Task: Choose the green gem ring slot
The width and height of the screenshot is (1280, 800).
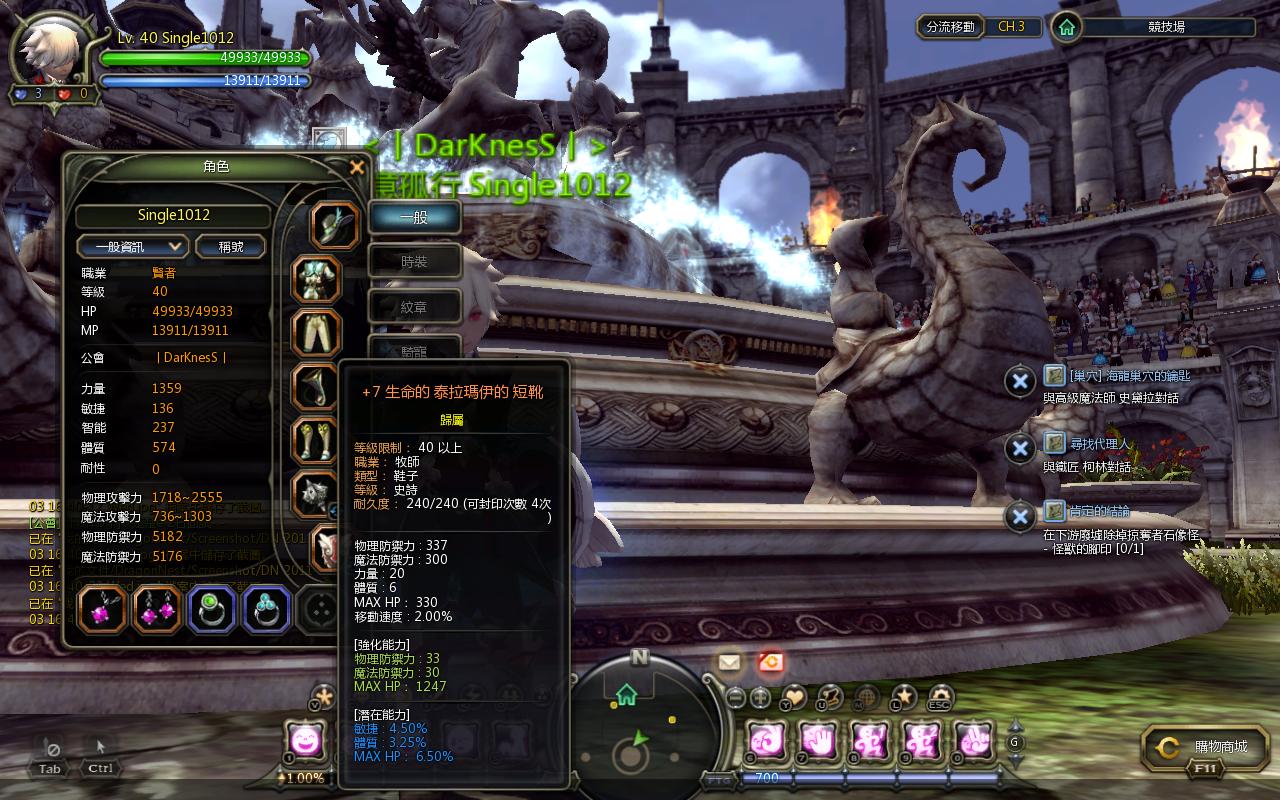Action: coord(211,609)
